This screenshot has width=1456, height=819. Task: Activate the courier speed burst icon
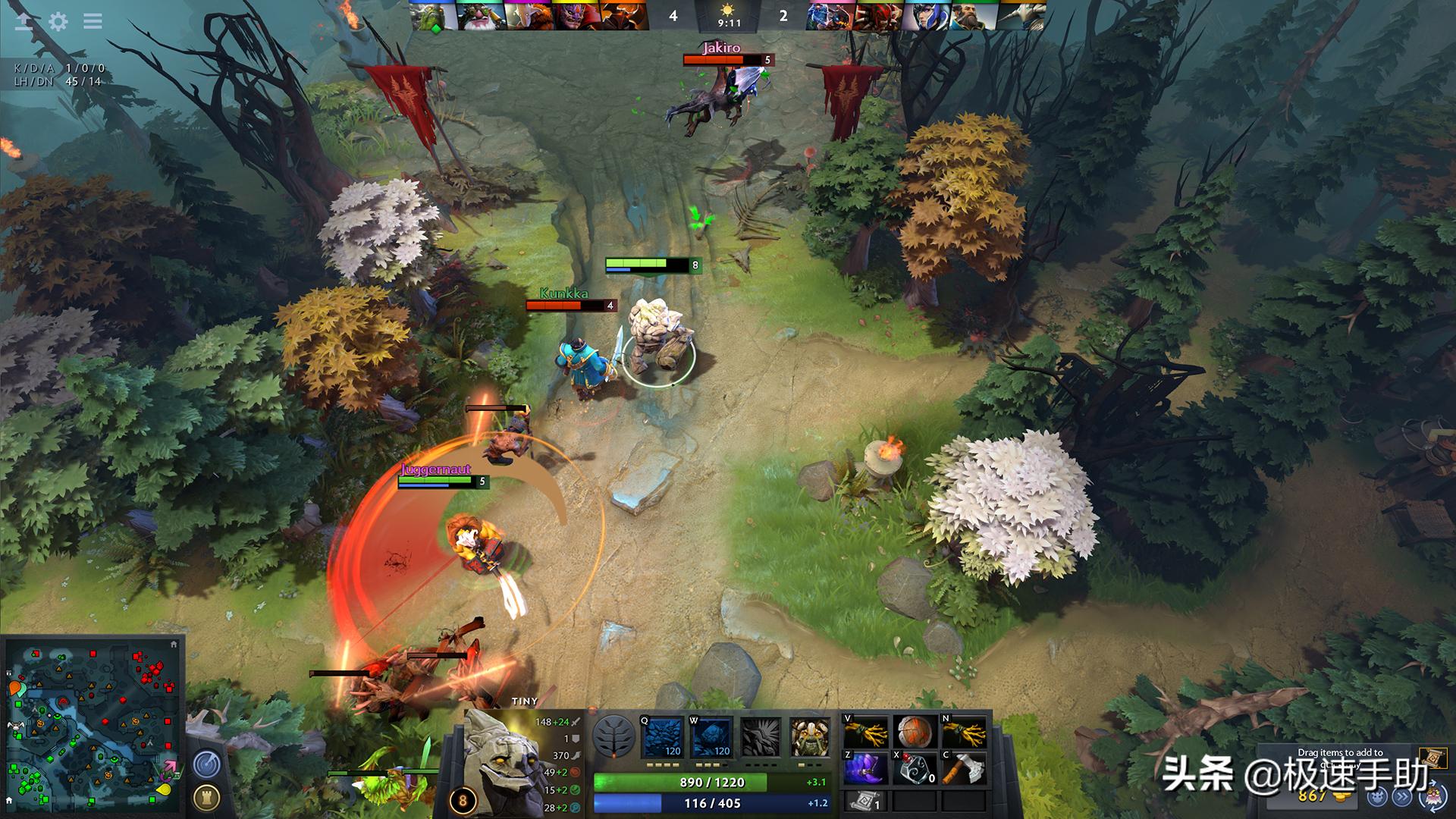click(x=1402, y=798)
